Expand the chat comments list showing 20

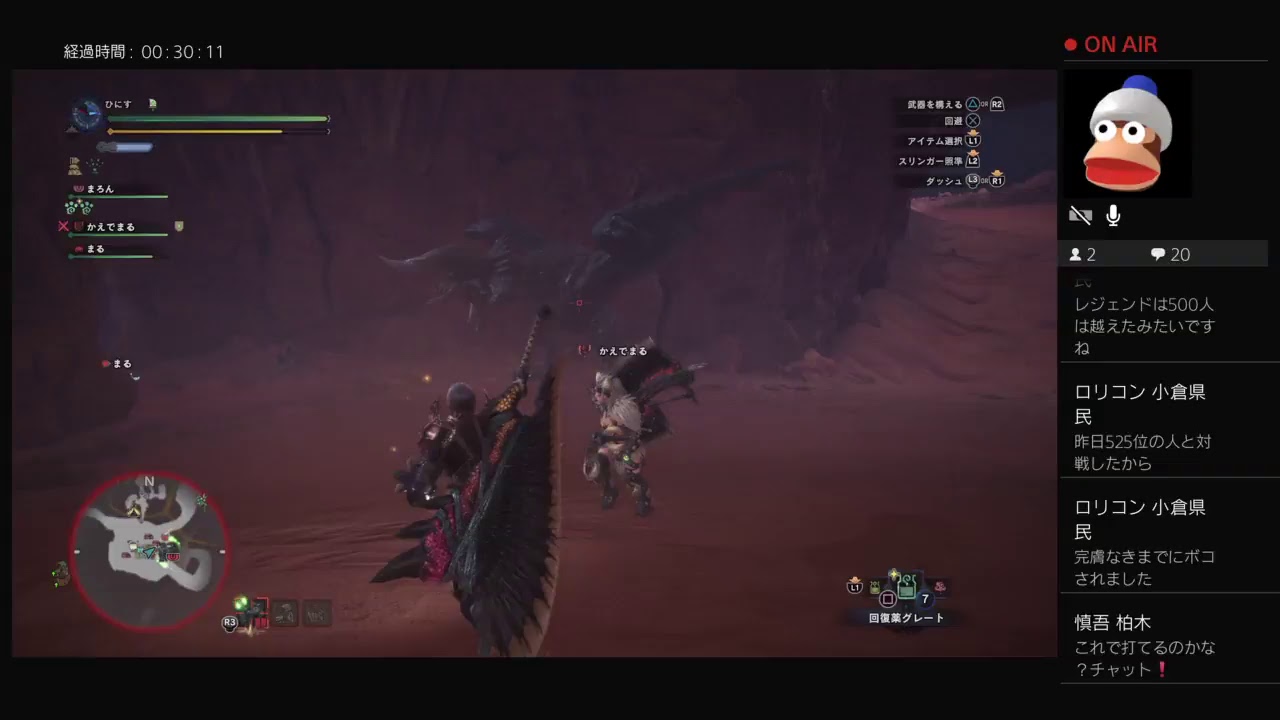pos(1170,254)
